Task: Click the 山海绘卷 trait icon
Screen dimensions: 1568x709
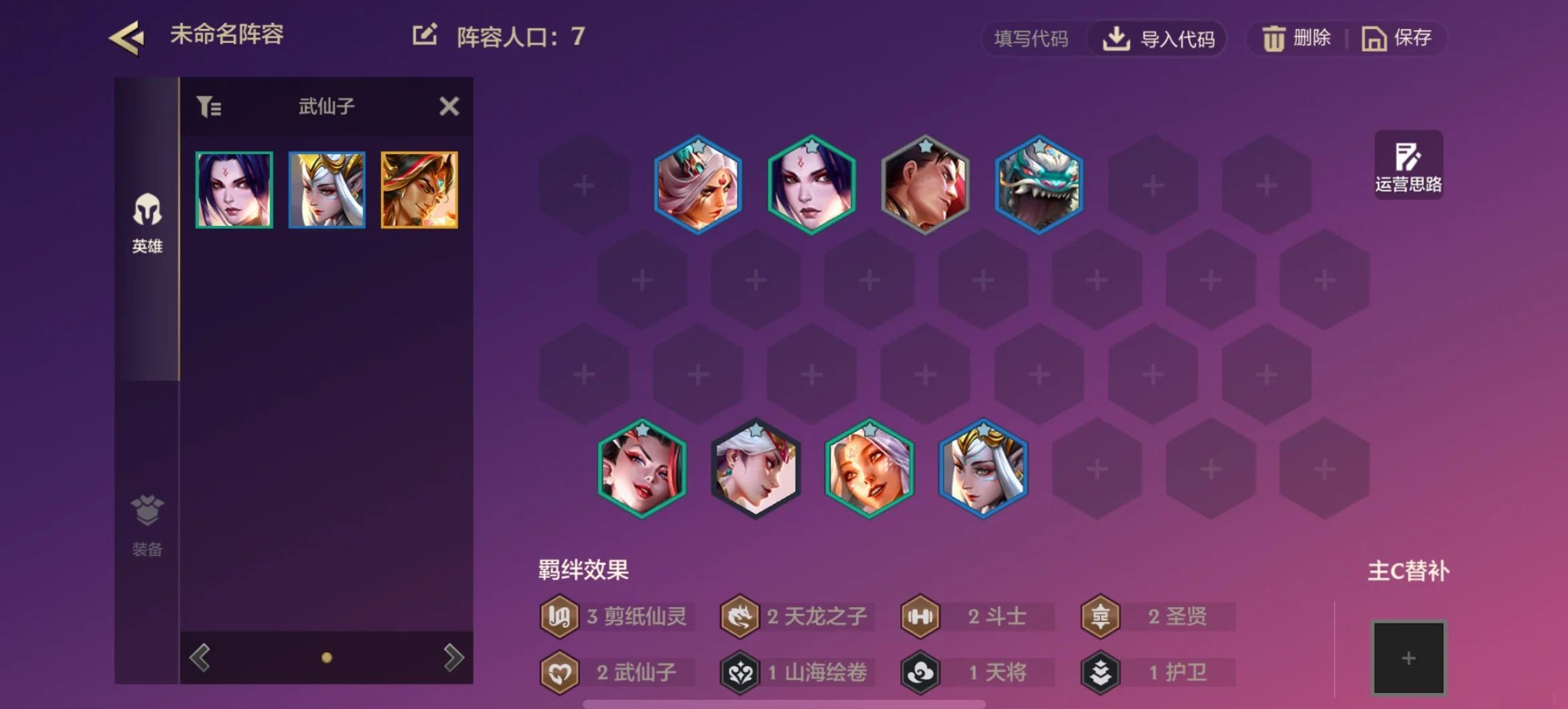Action: pyautogui.click(x=739, y=672)
